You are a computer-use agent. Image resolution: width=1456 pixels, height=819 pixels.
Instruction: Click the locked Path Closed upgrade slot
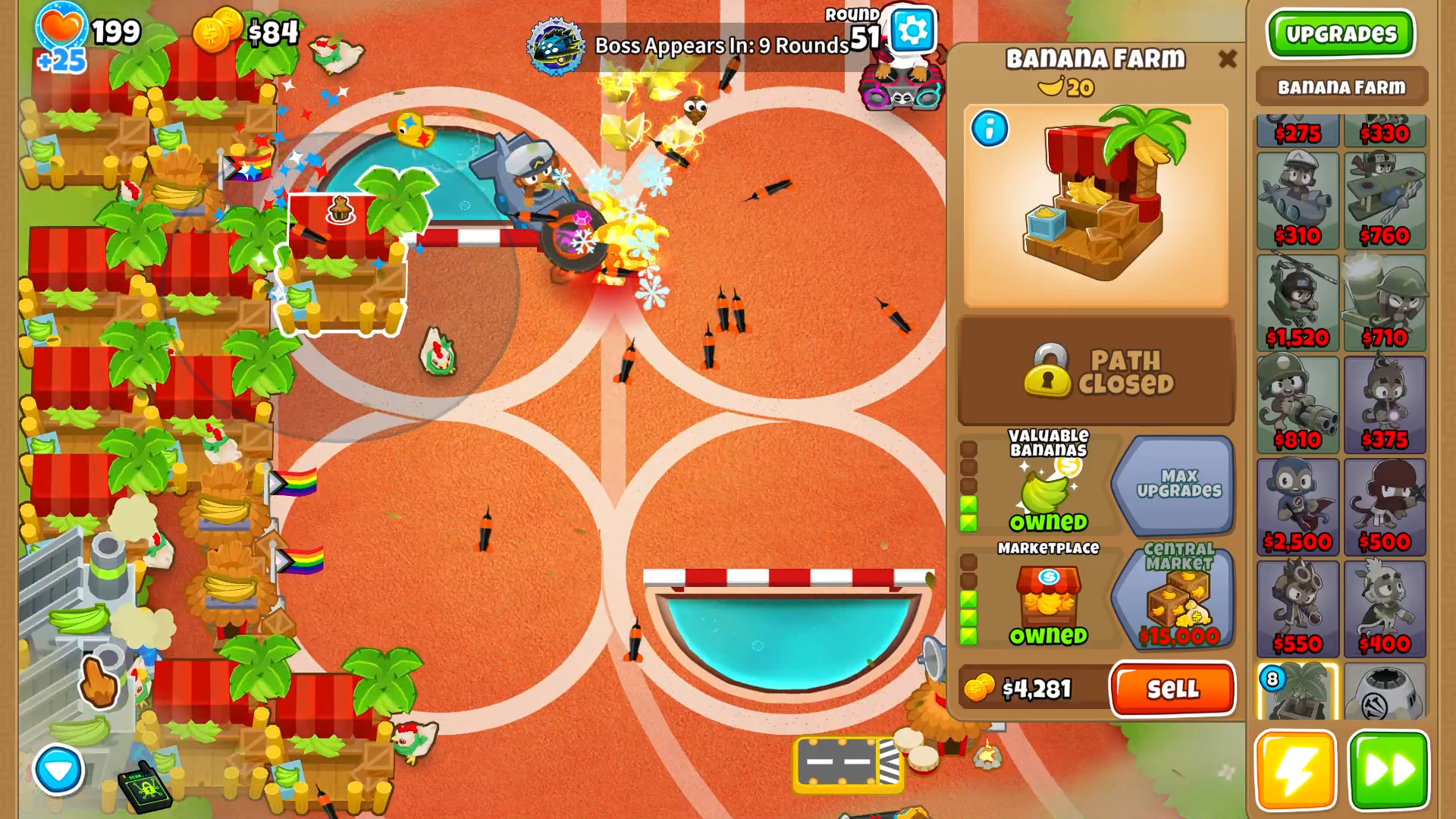coord(1096,372)
